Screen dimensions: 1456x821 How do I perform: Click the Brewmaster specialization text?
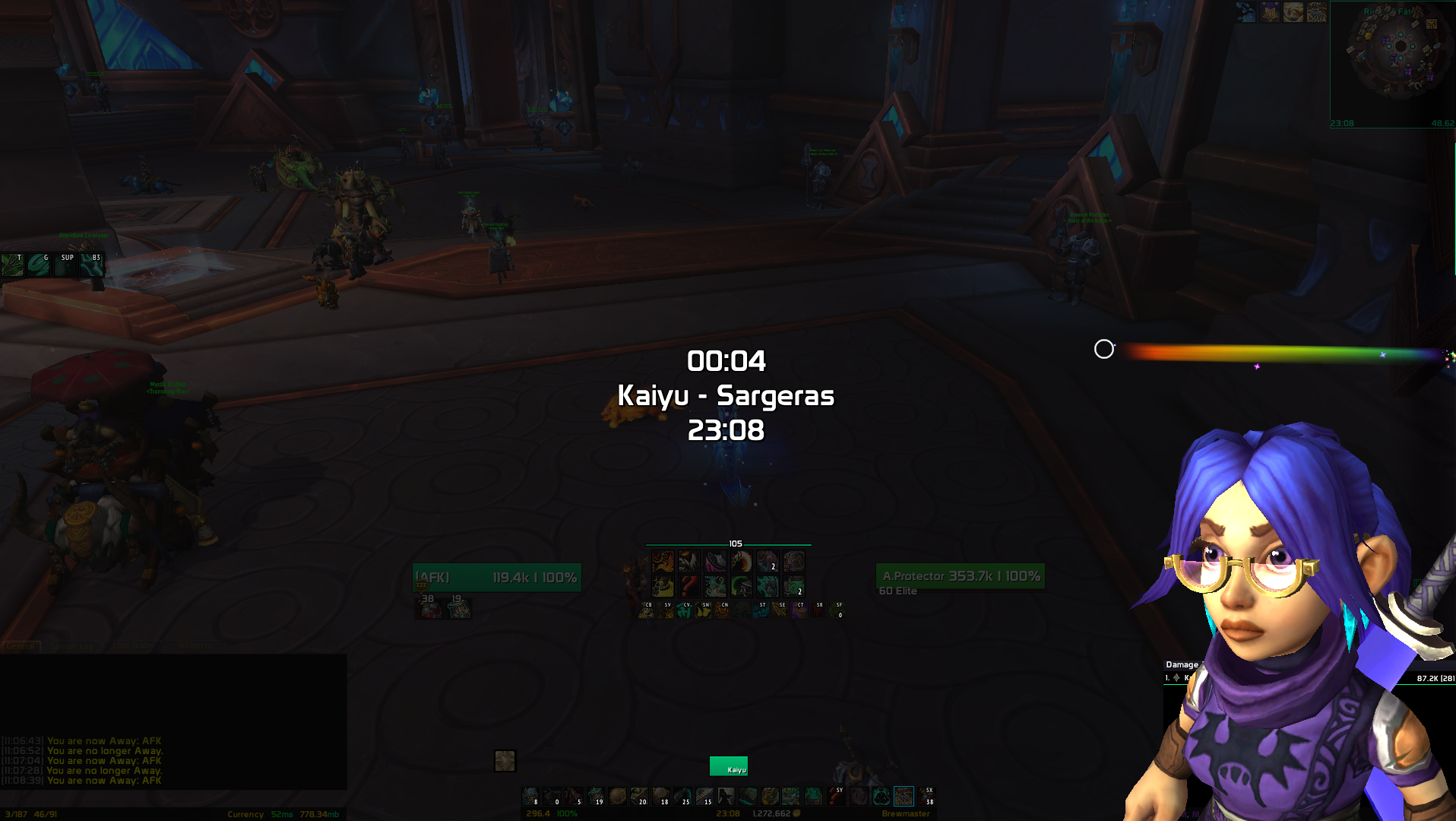pos(905,814)
